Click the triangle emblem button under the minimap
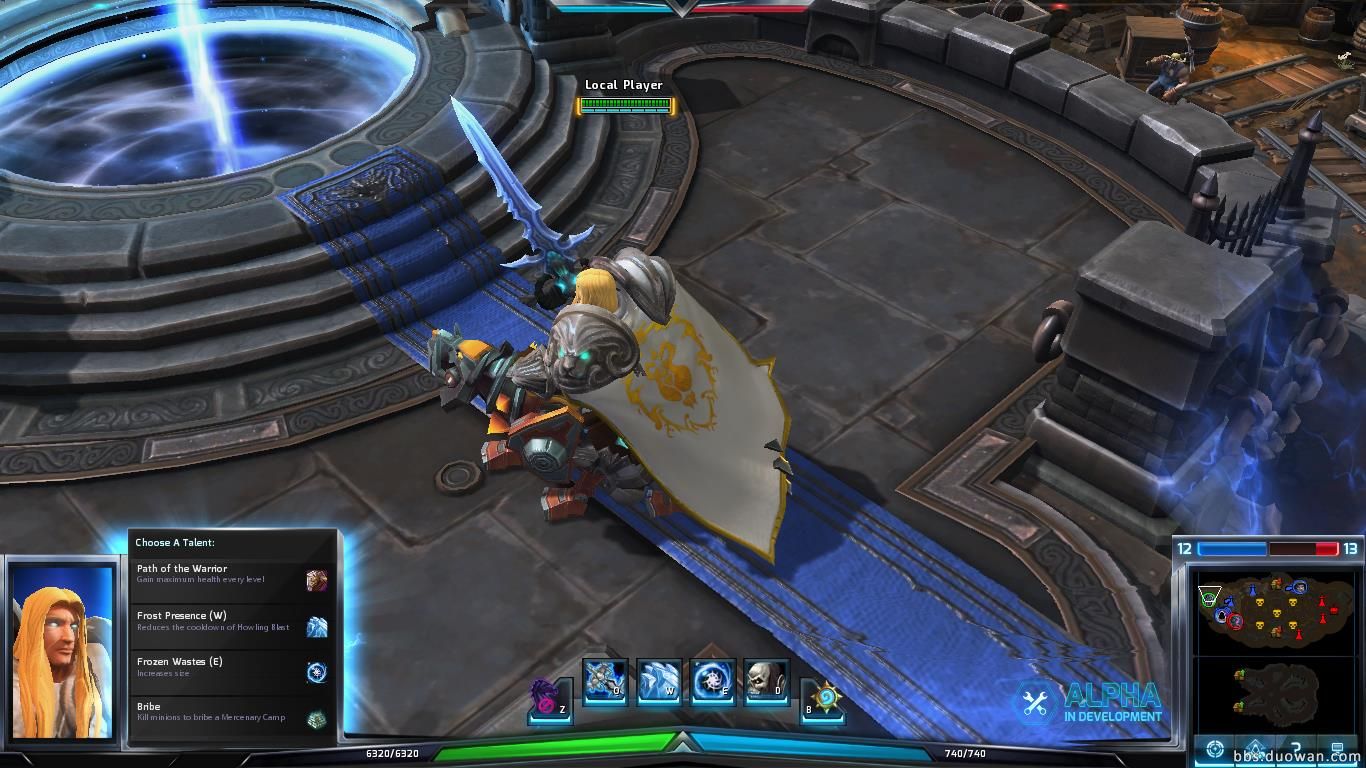The height and width of the screenshot is (768, 1366). tap(1255, 750)
